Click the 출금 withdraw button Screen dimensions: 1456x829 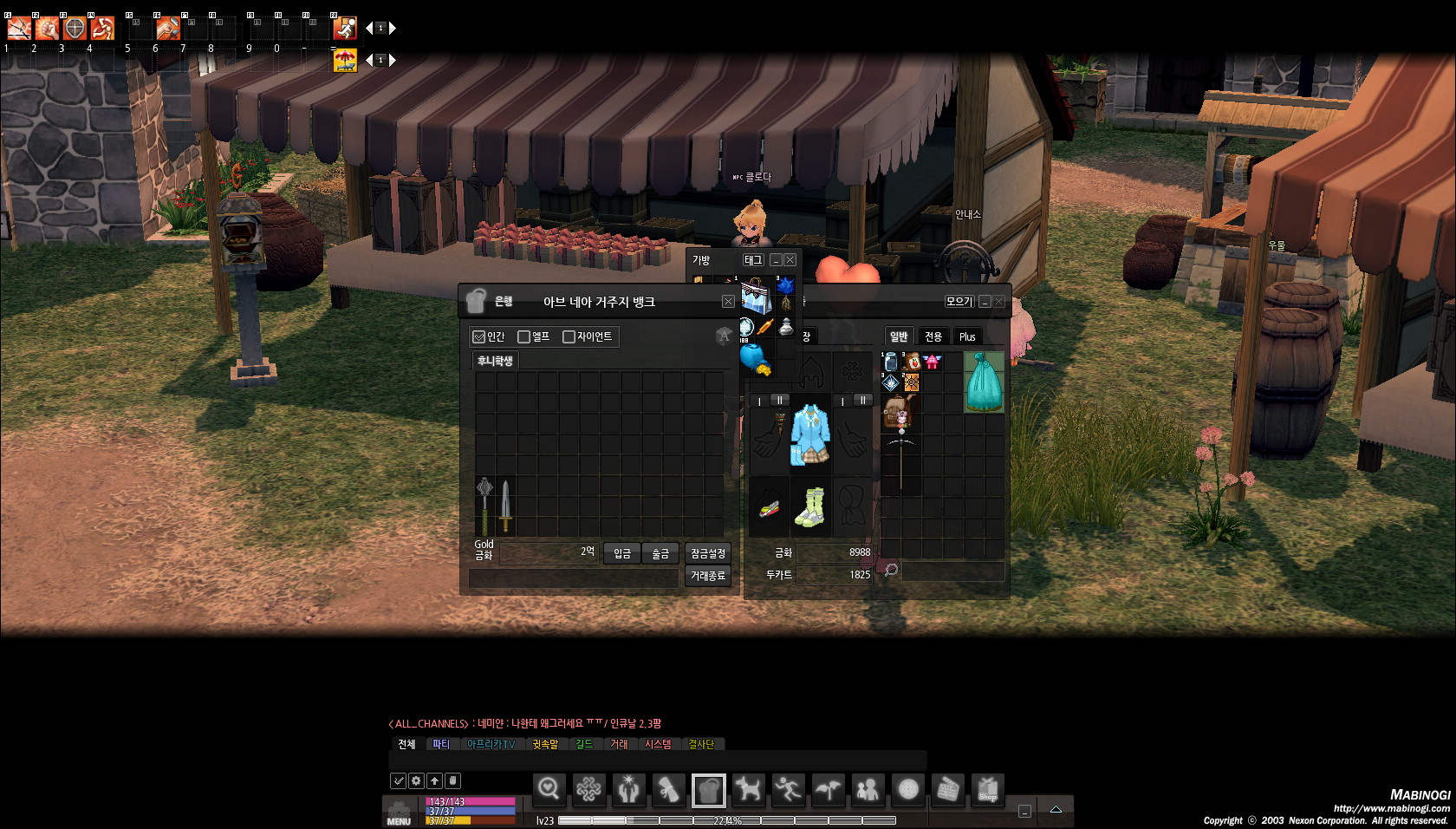tap(660, 553)
